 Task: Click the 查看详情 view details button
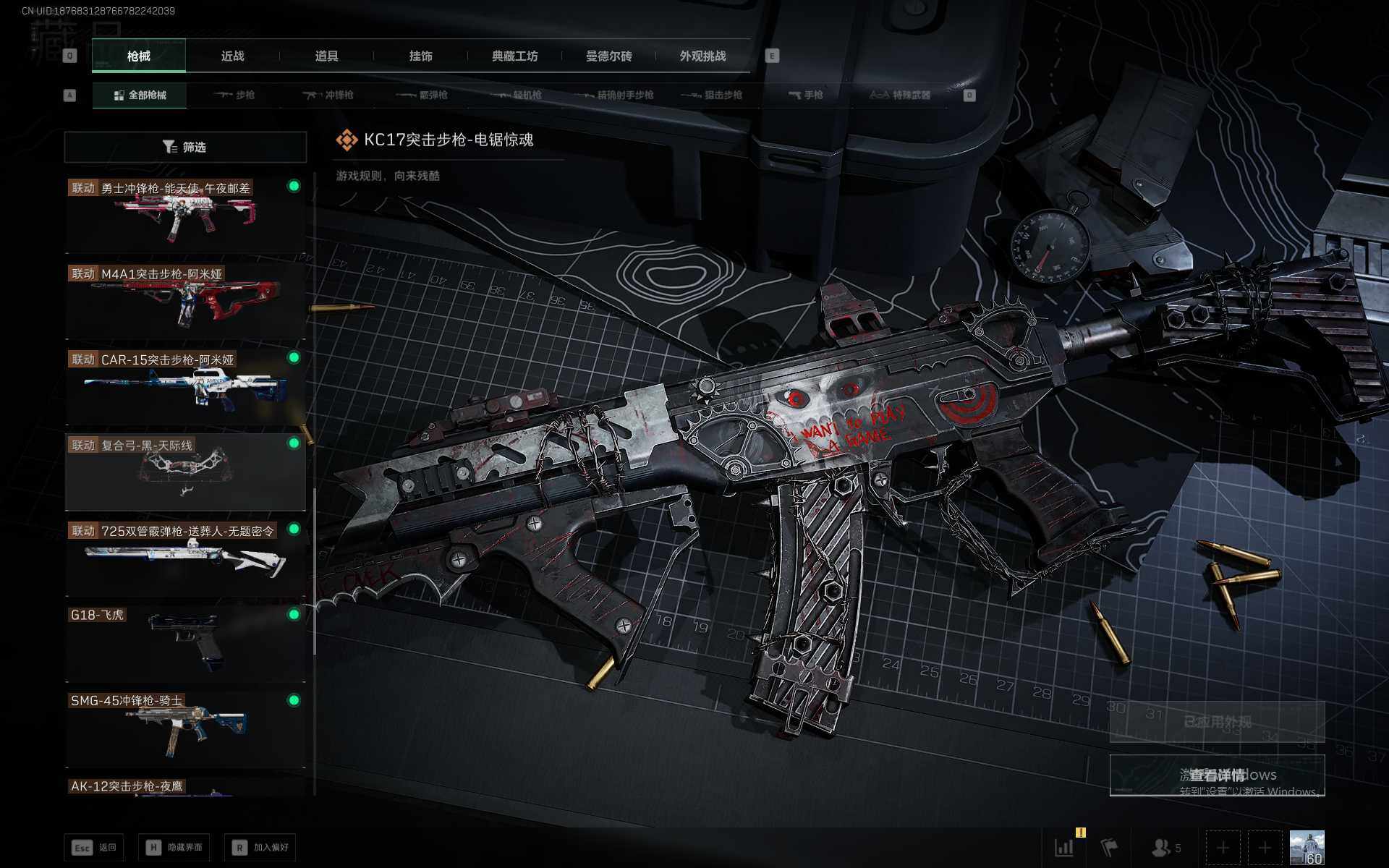coord(1217,775)
